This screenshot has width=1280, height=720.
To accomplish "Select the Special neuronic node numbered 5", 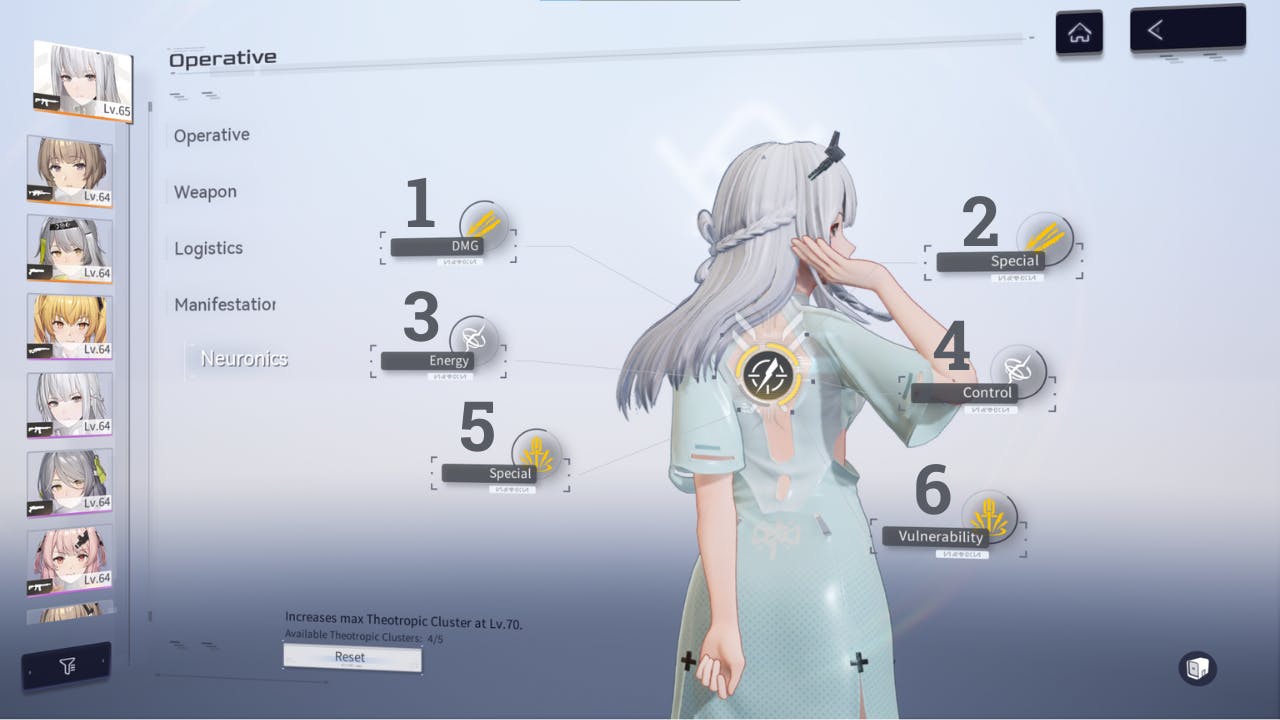I will 538,454.
